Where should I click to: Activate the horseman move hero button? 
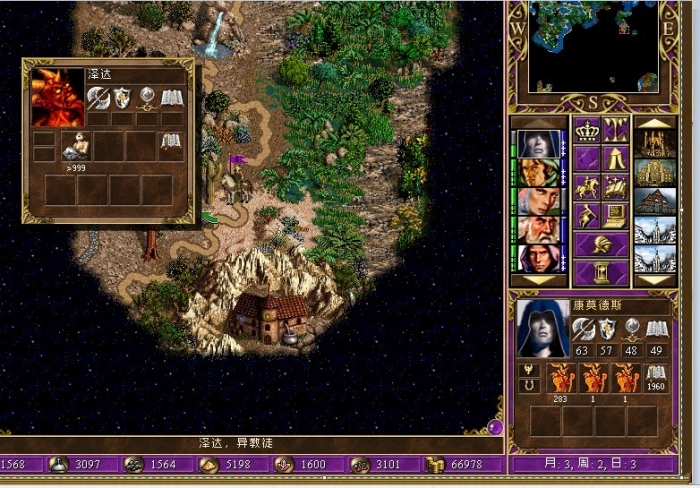click(x=586, y=187)
